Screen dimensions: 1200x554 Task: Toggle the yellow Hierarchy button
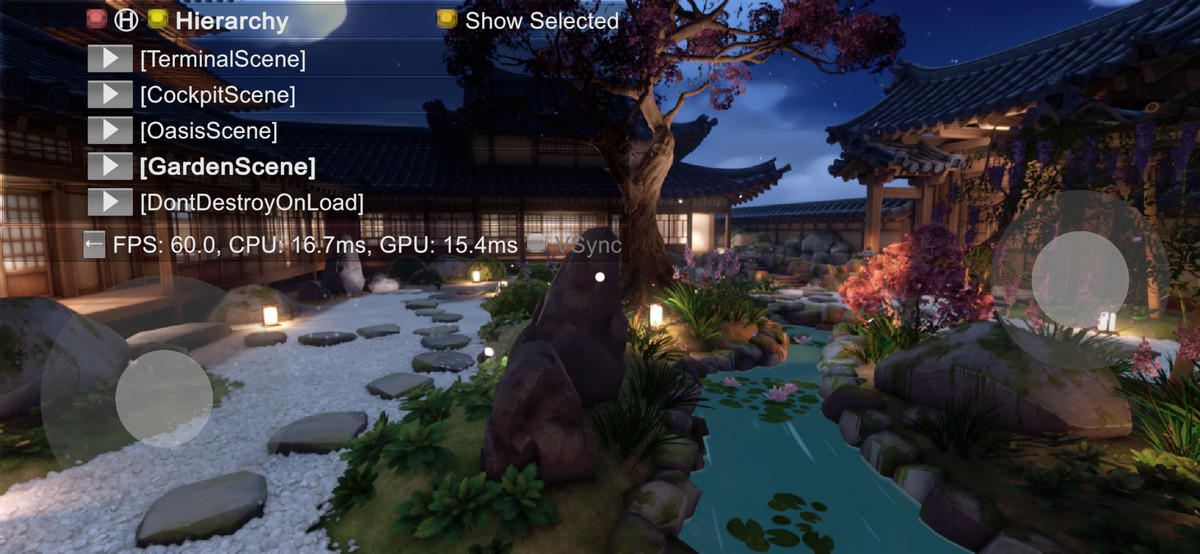pos(157,20)
